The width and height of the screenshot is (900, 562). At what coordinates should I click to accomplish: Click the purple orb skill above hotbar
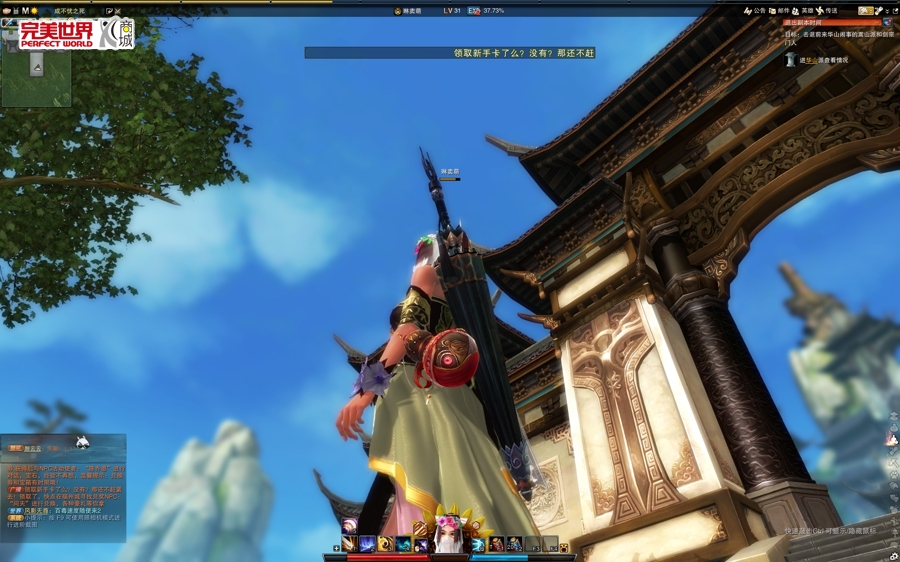pyautogui.click(x=349, y=526)
